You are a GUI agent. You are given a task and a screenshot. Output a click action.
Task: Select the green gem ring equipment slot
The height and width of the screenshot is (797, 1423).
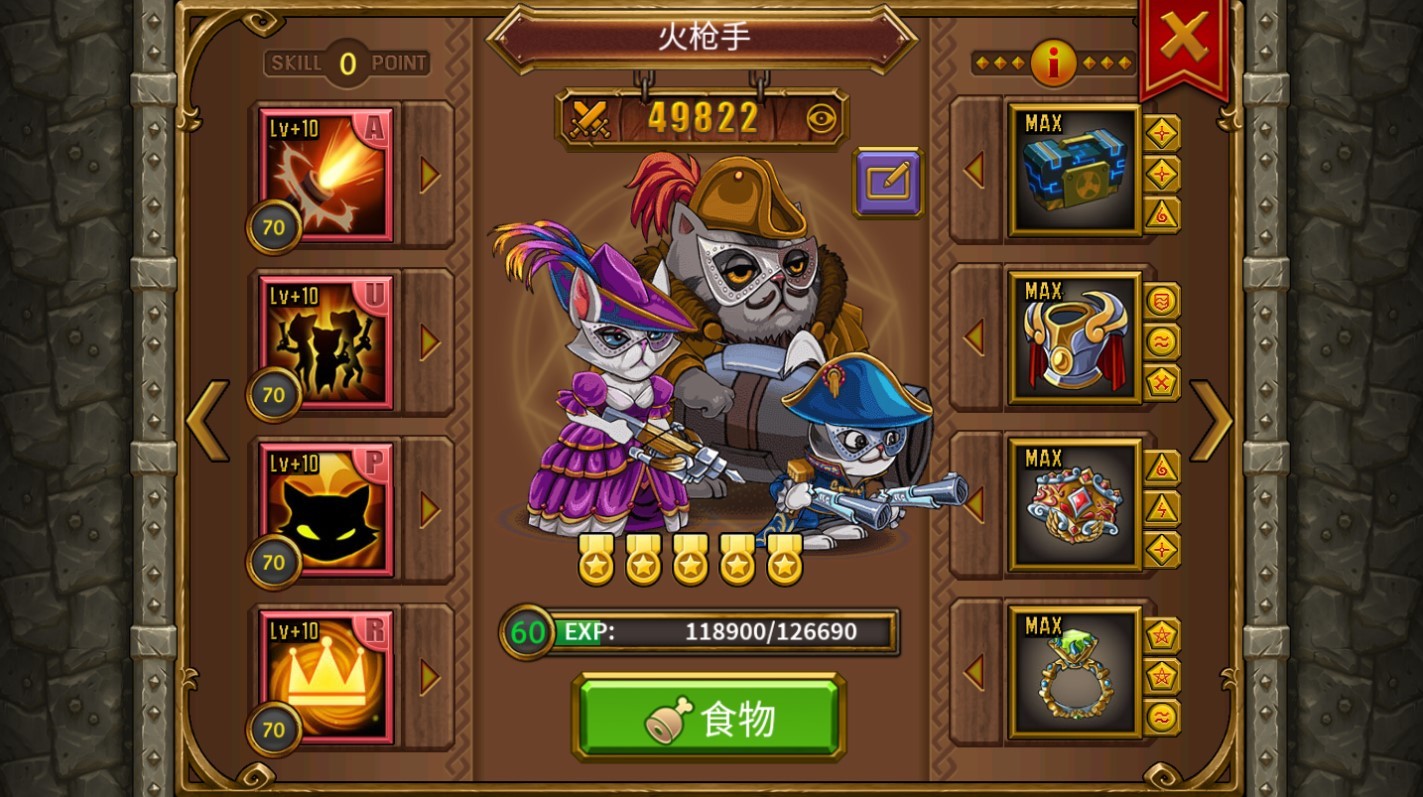click(1074, 672)
